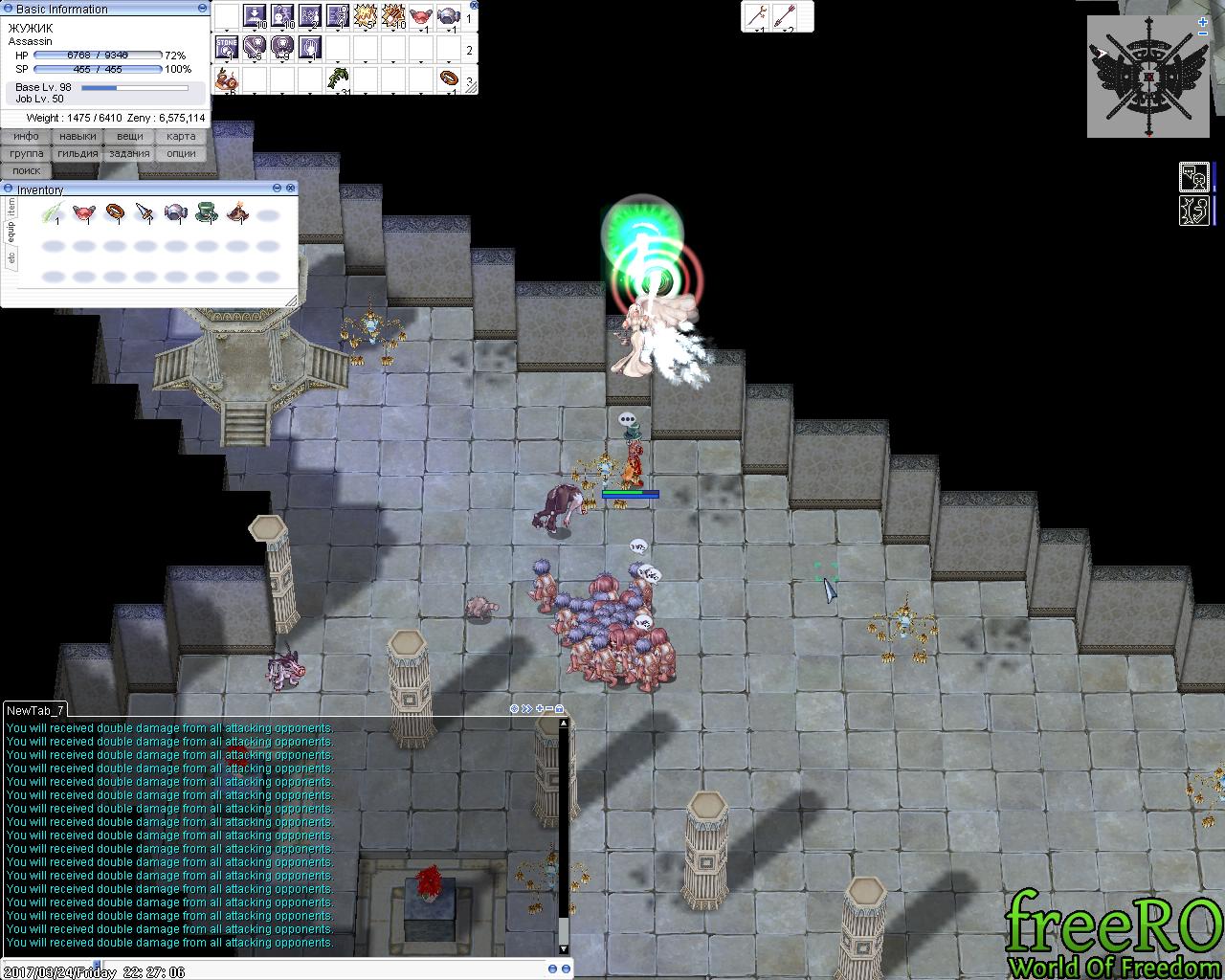This screenshot has width=1225, height=980.
Task: Use the STONE skill on the hotbar
Action: (x=227, y=47)
